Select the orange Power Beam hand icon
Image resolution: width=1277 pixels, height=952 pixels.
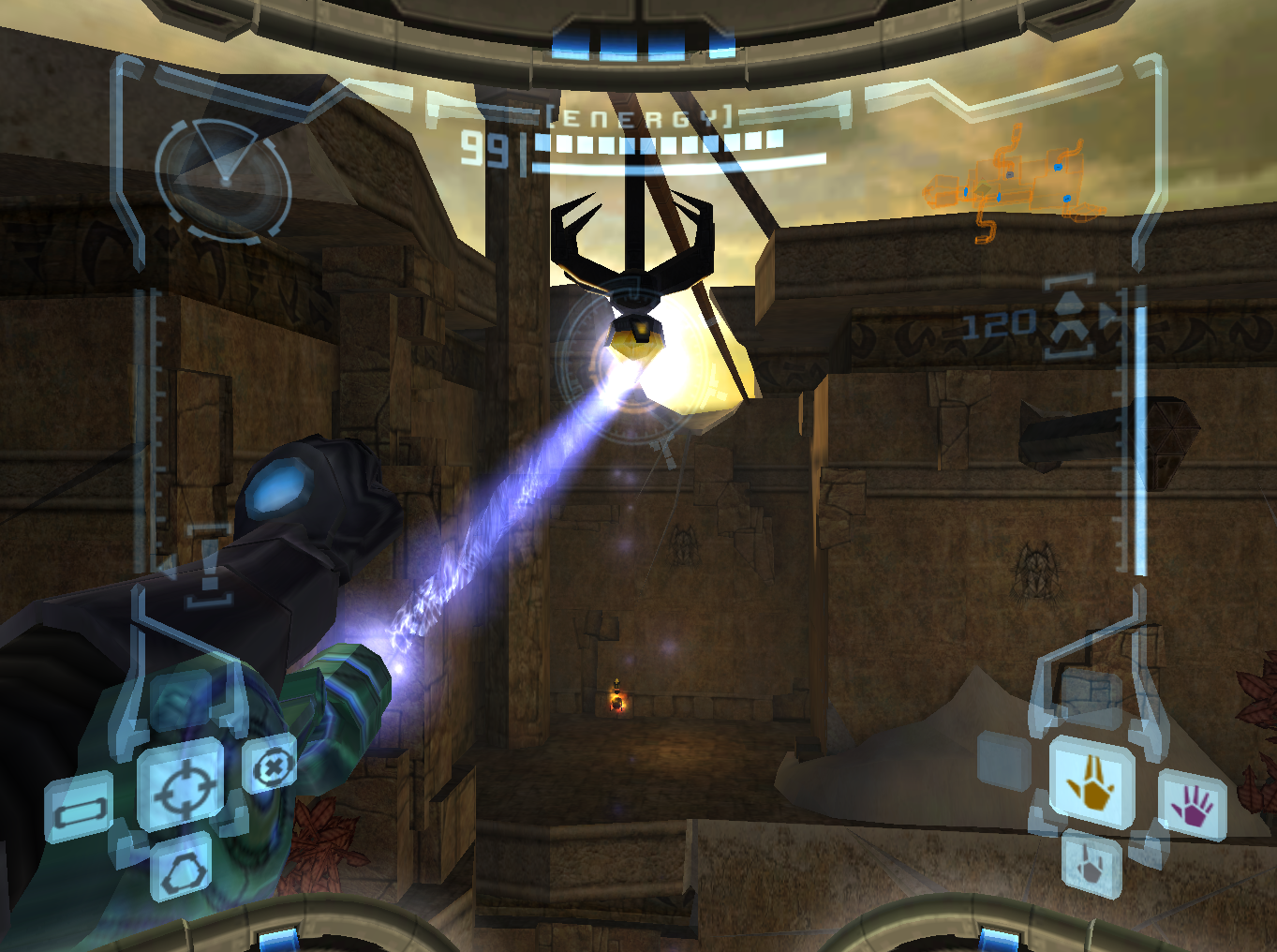point(1091,781)
